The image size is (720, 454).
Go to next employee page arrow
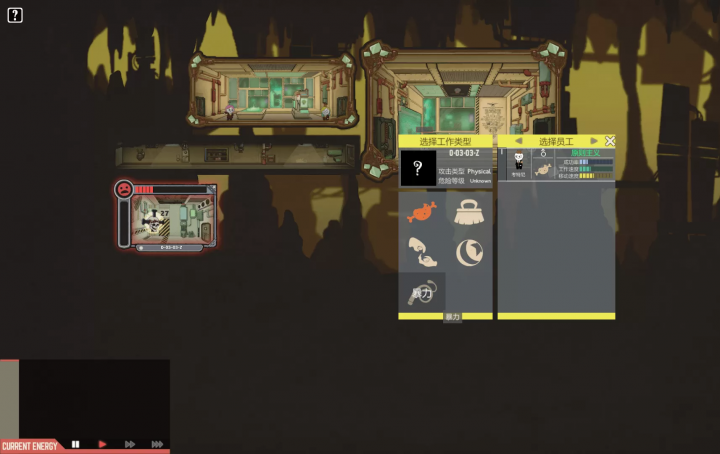[594, 141]
